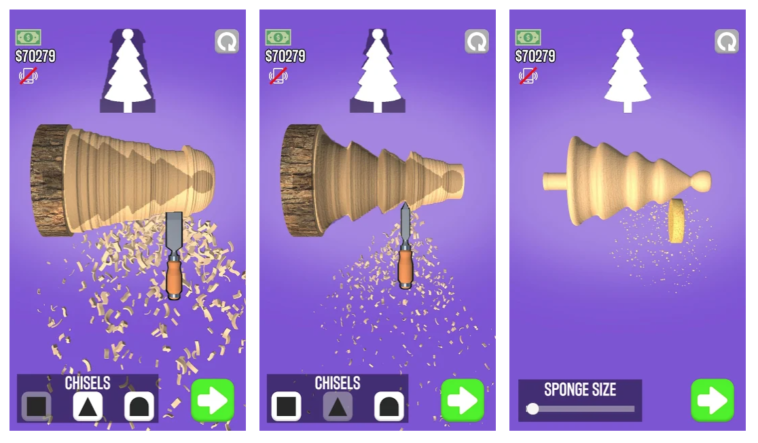Viewport: 758px width, 443px height.
Task: Restart the level on the sponge polishing screen
Action: [726, 41]
